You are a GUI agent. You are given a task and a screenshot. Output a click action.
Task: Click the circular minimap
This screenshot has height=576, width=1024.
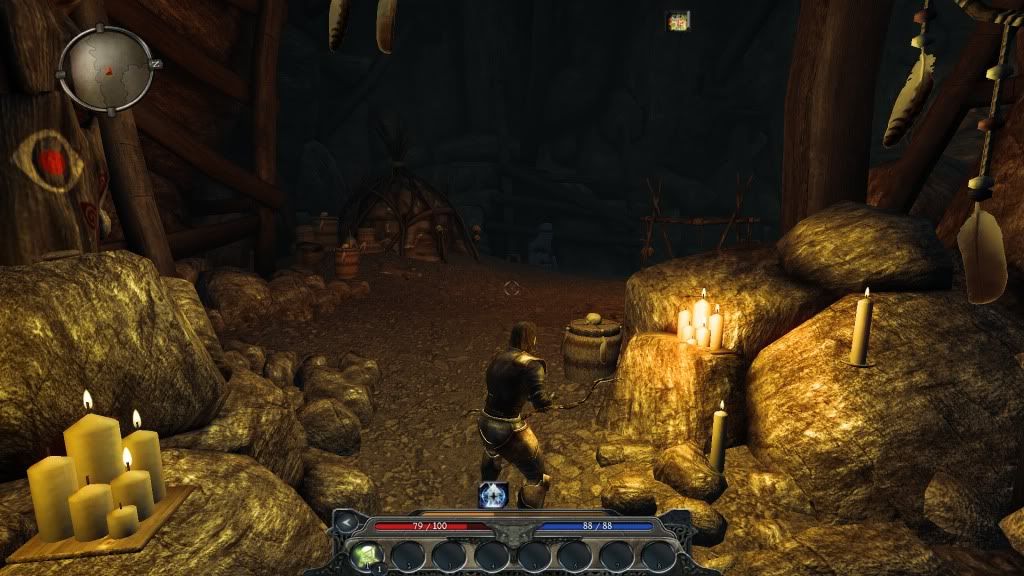click(105, 68)
